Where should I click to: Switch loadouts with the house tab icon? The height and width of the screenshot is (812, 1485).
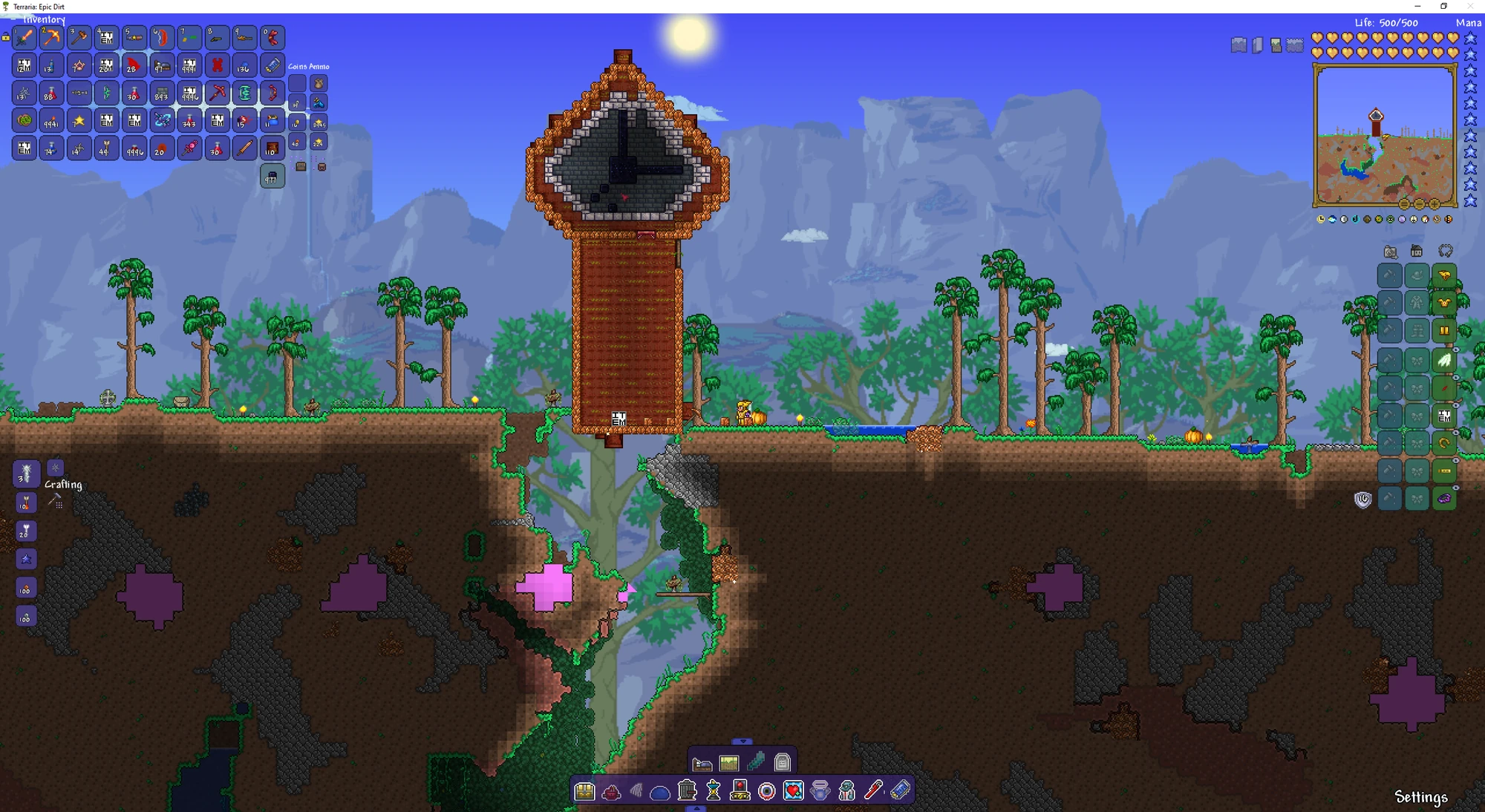(1416, 252)
